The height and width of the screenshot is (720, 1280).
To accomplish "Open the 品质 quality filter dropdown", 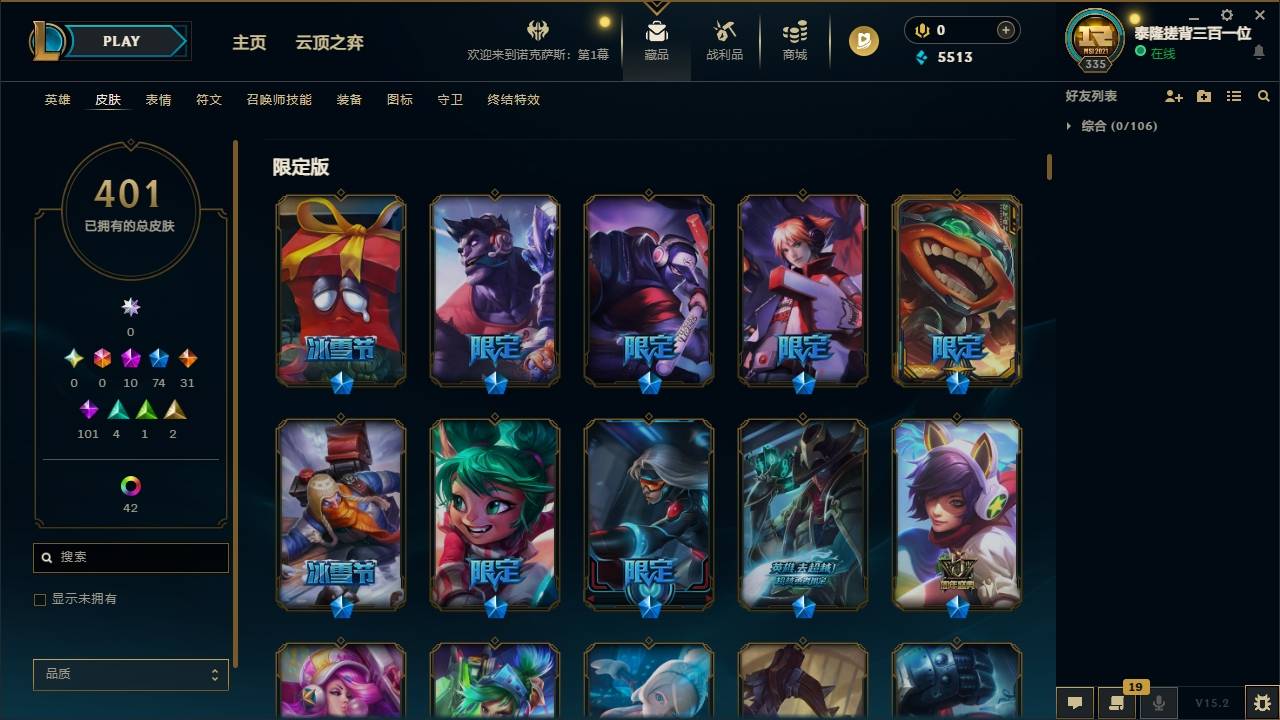I will [x=130, y=674].
